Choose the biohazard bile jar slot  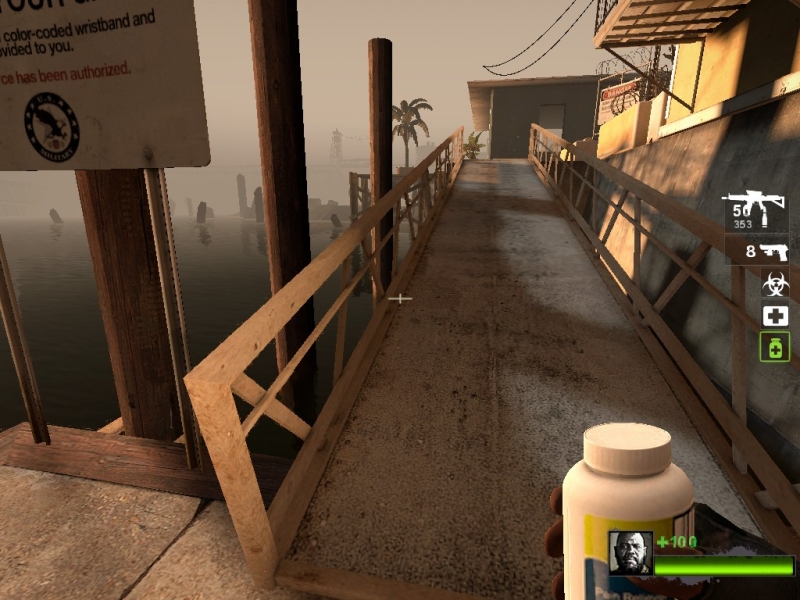pos(775,284)
